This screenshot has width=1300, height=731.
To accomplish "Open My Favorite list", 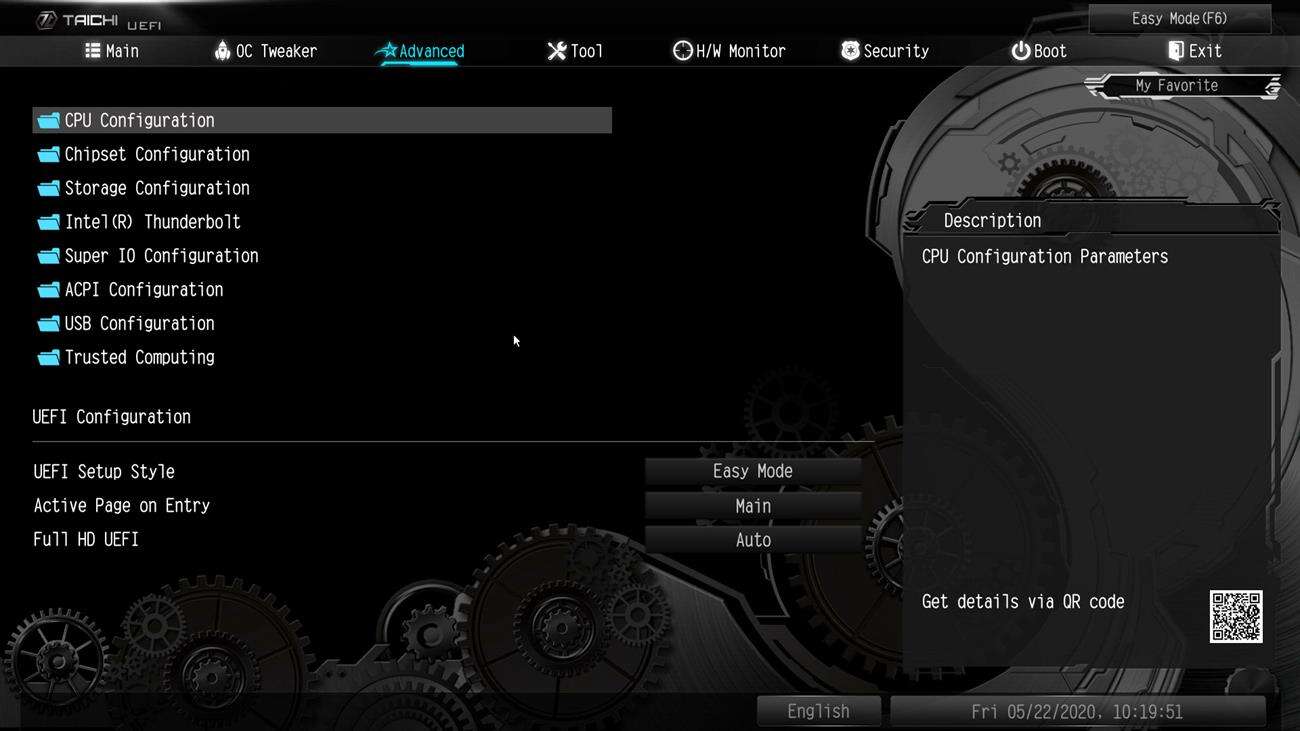I will click(x=1176, y=86).
